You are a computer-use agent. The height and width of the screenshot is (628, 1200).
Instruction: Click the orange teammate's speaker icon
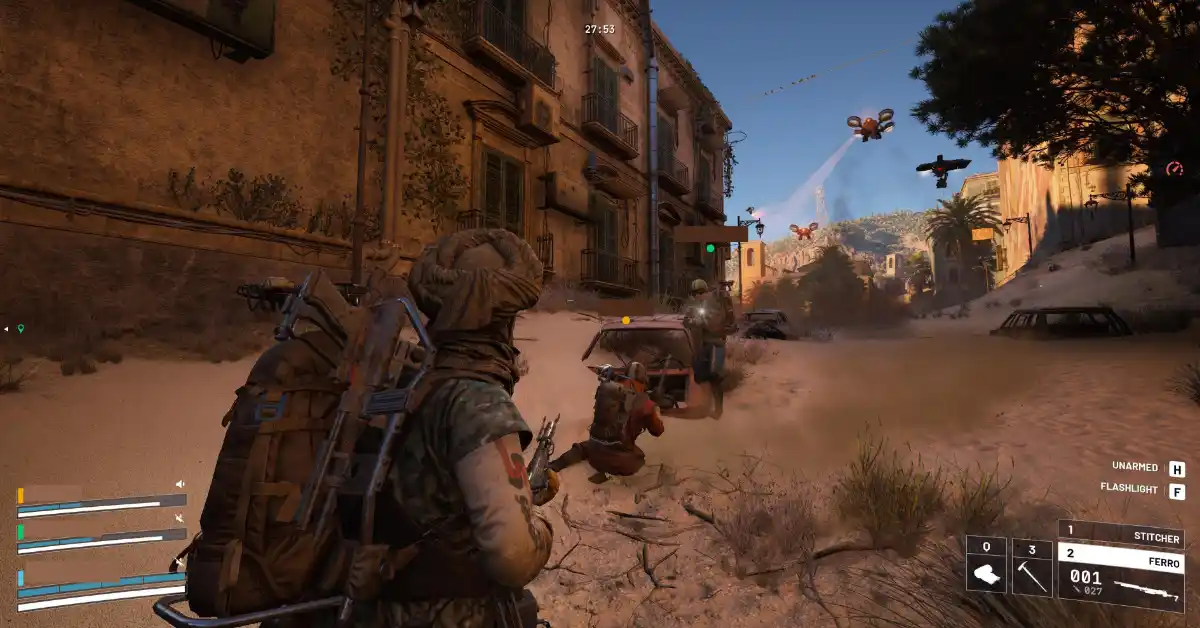click(180, 484)
